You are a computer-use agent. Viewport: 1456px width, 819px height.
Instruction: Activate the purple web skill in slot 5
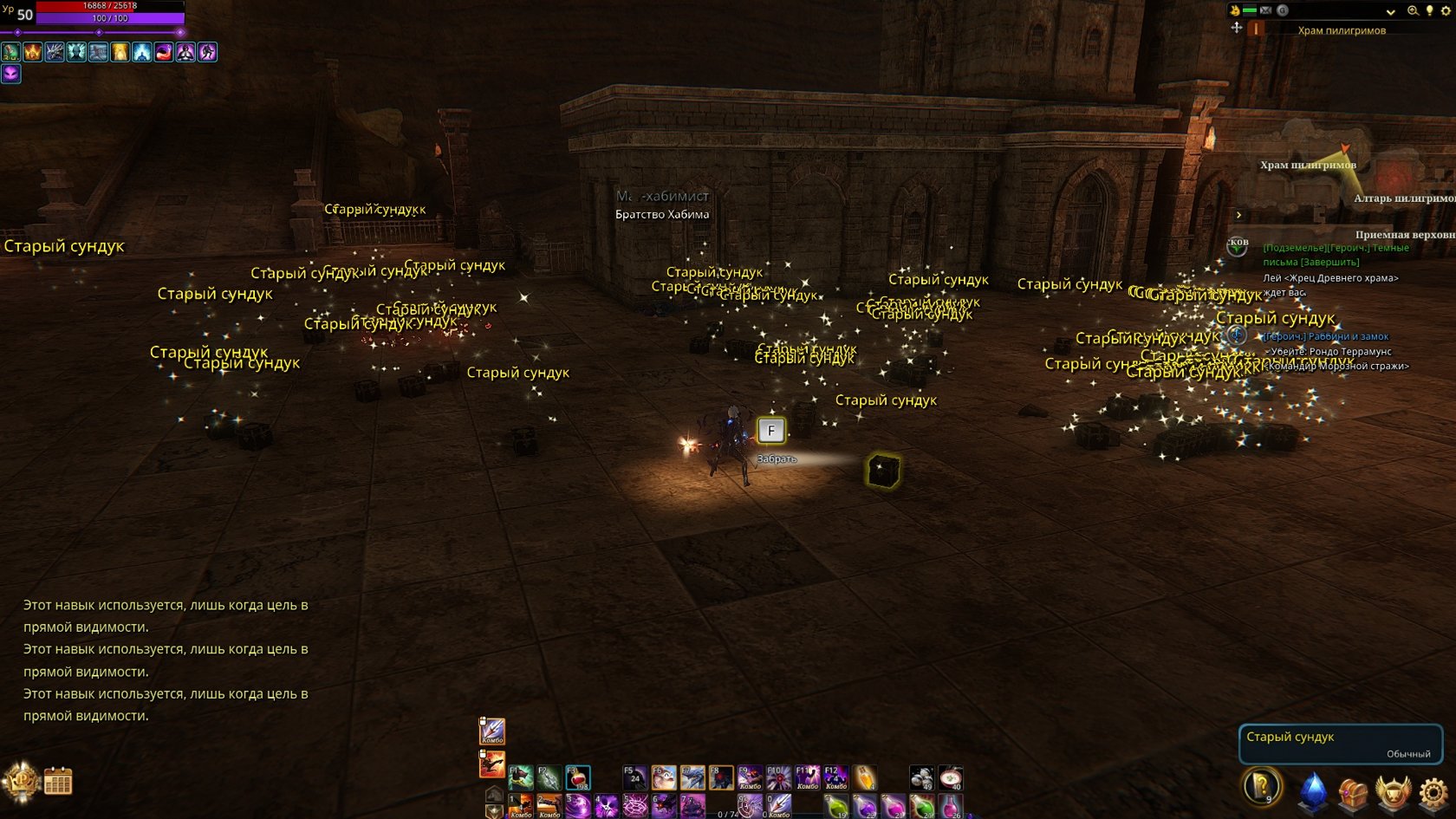[635, 807]
